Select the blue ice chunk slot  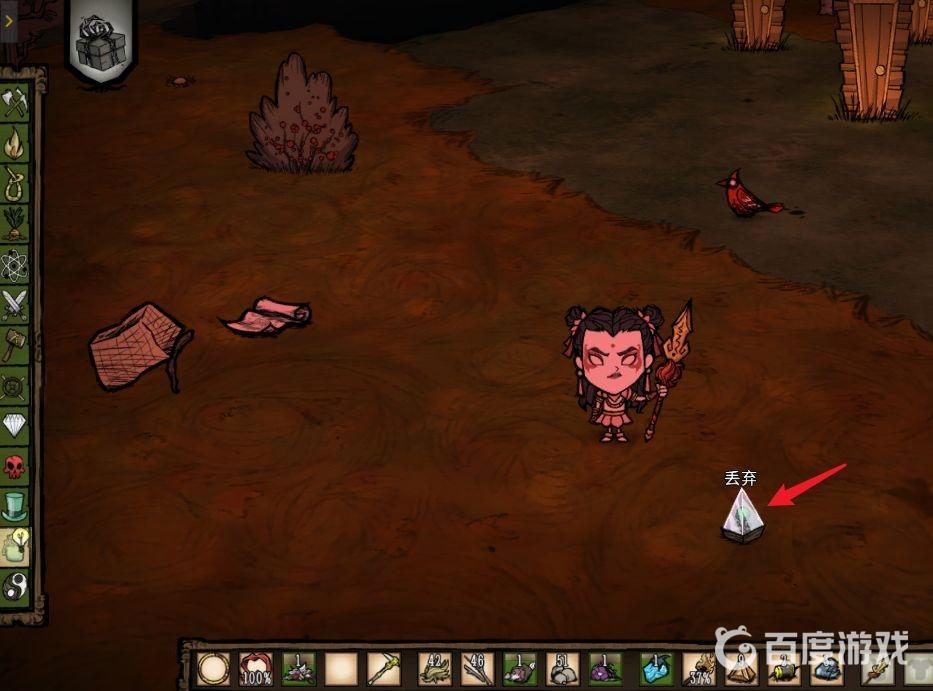pyautogui.click(x=655, y=669)
